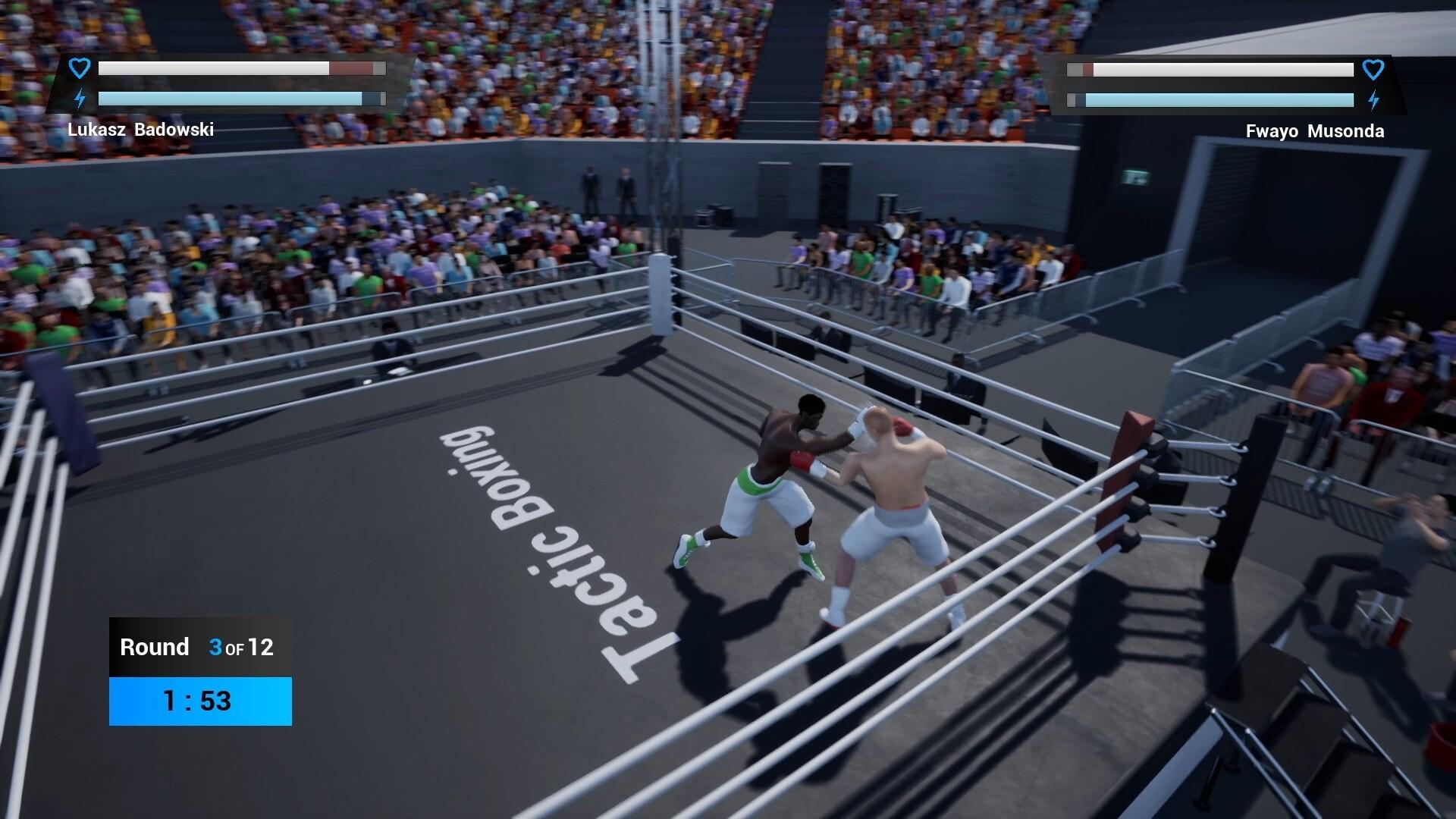Expand Lukasz Badowski's fighter stats display
Viewport: 1456px width, 819px height.
(227, 83)
